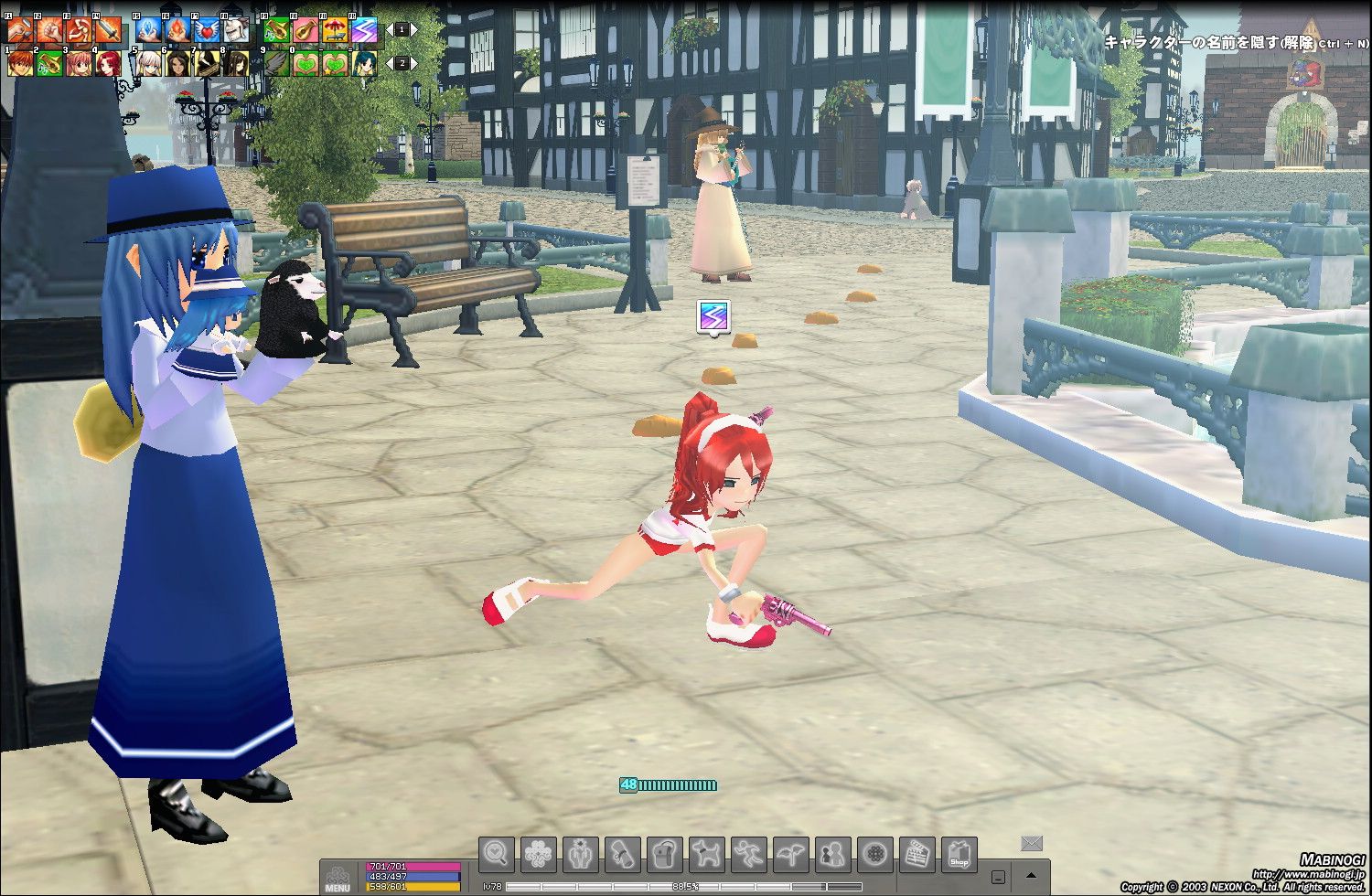The image size is (1372, 896).
Task: Open the inventory bag icon
Action: point(665,854)
